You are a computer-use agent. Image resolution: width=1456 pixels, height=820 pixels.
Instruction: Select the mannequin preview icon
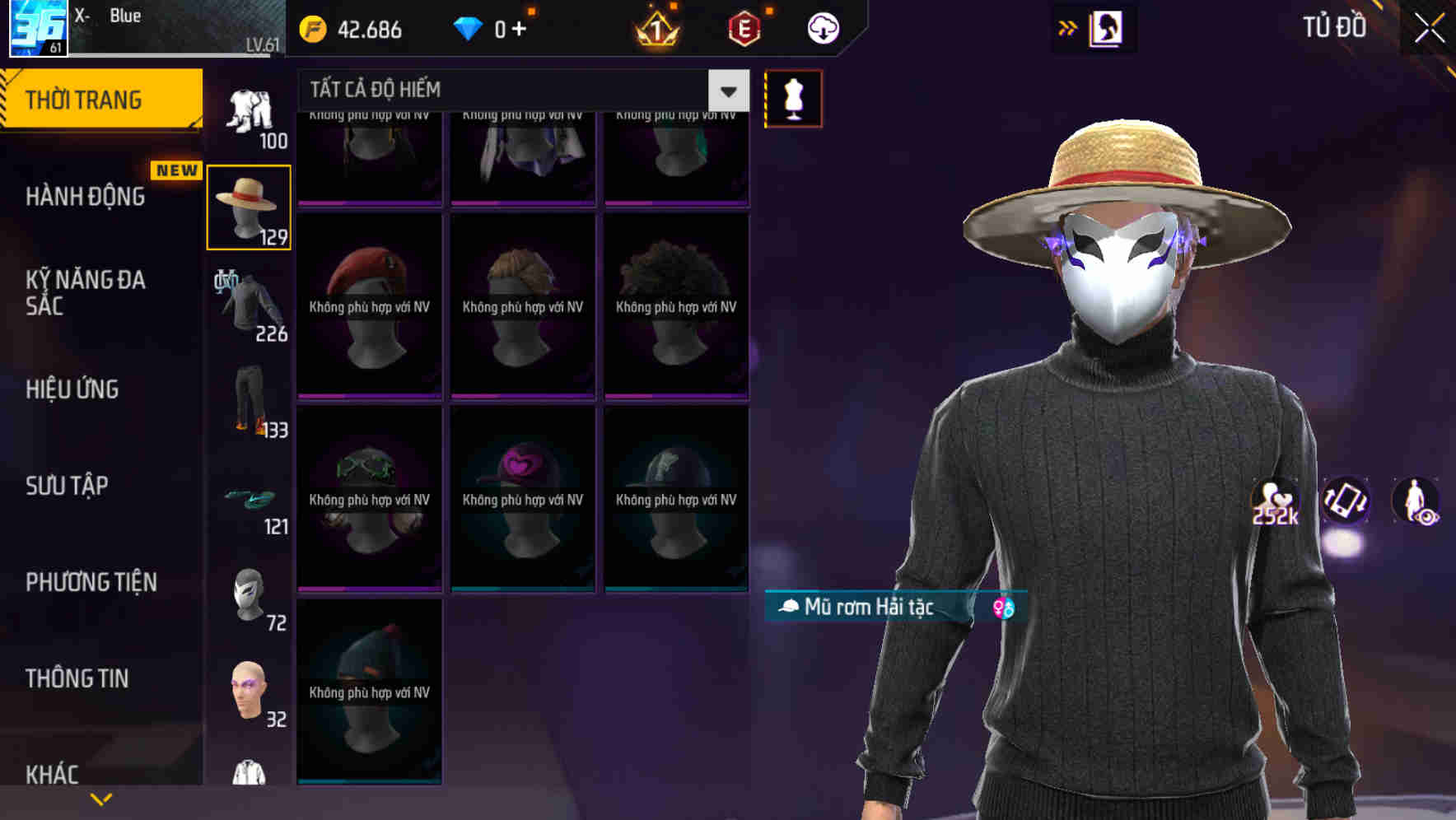(793, 97)
